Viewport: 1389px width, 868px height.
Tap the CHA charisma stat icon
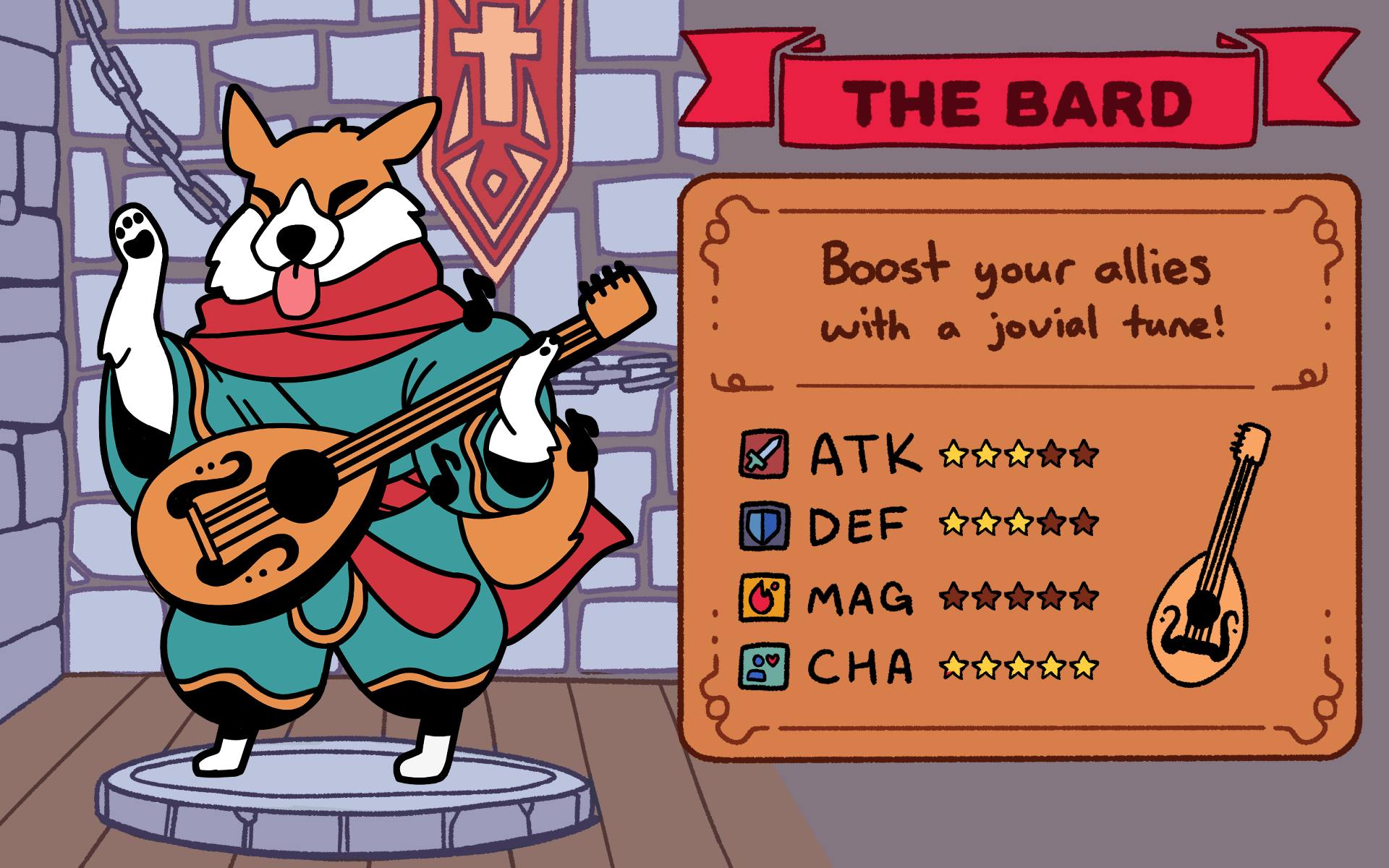(x=765, y=665)
